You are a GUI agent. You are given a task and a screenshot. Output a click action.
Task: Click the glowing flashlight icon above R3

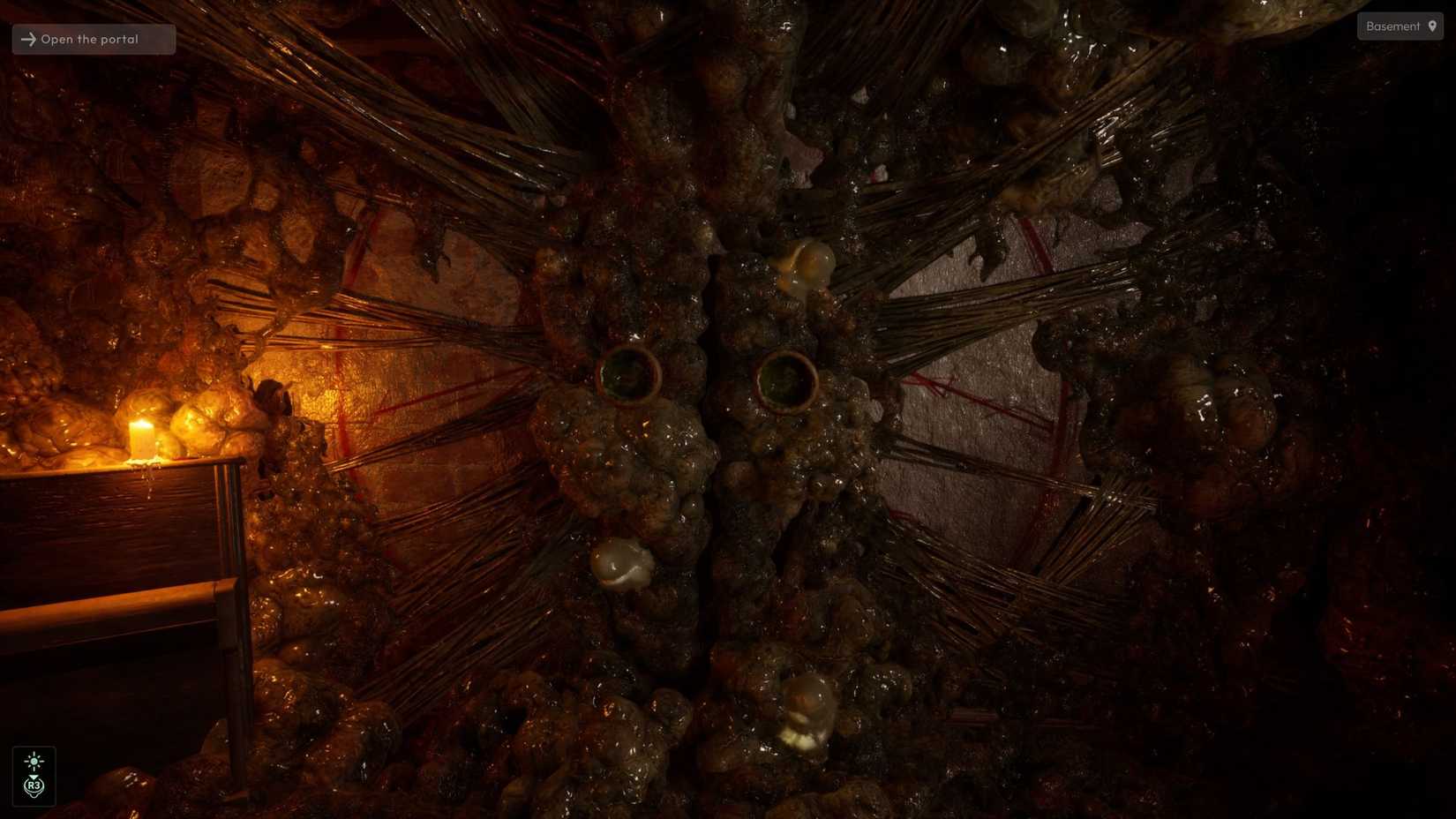[x=35, y=761]
